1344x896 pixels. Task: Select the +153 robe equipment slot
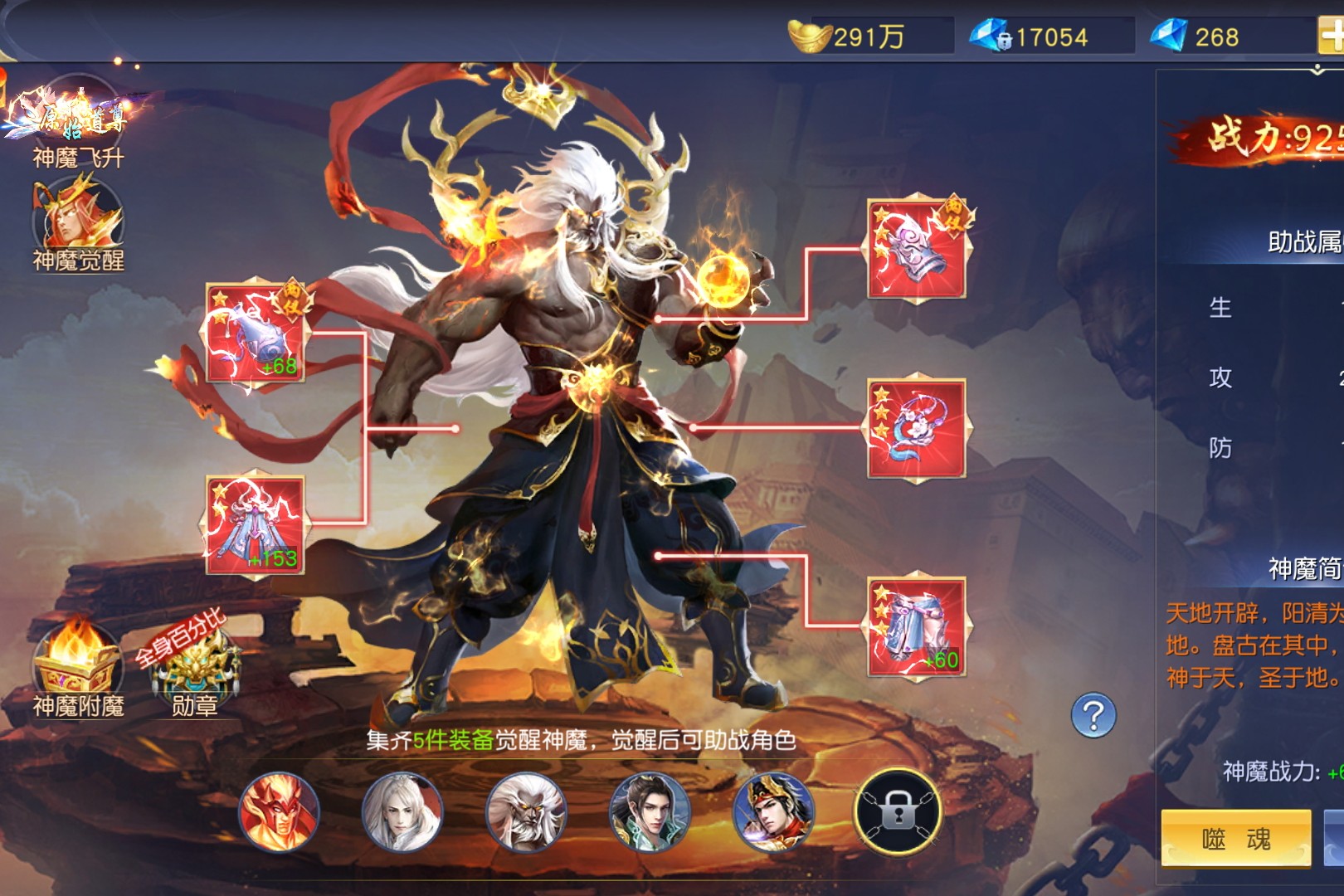[256, 525]
